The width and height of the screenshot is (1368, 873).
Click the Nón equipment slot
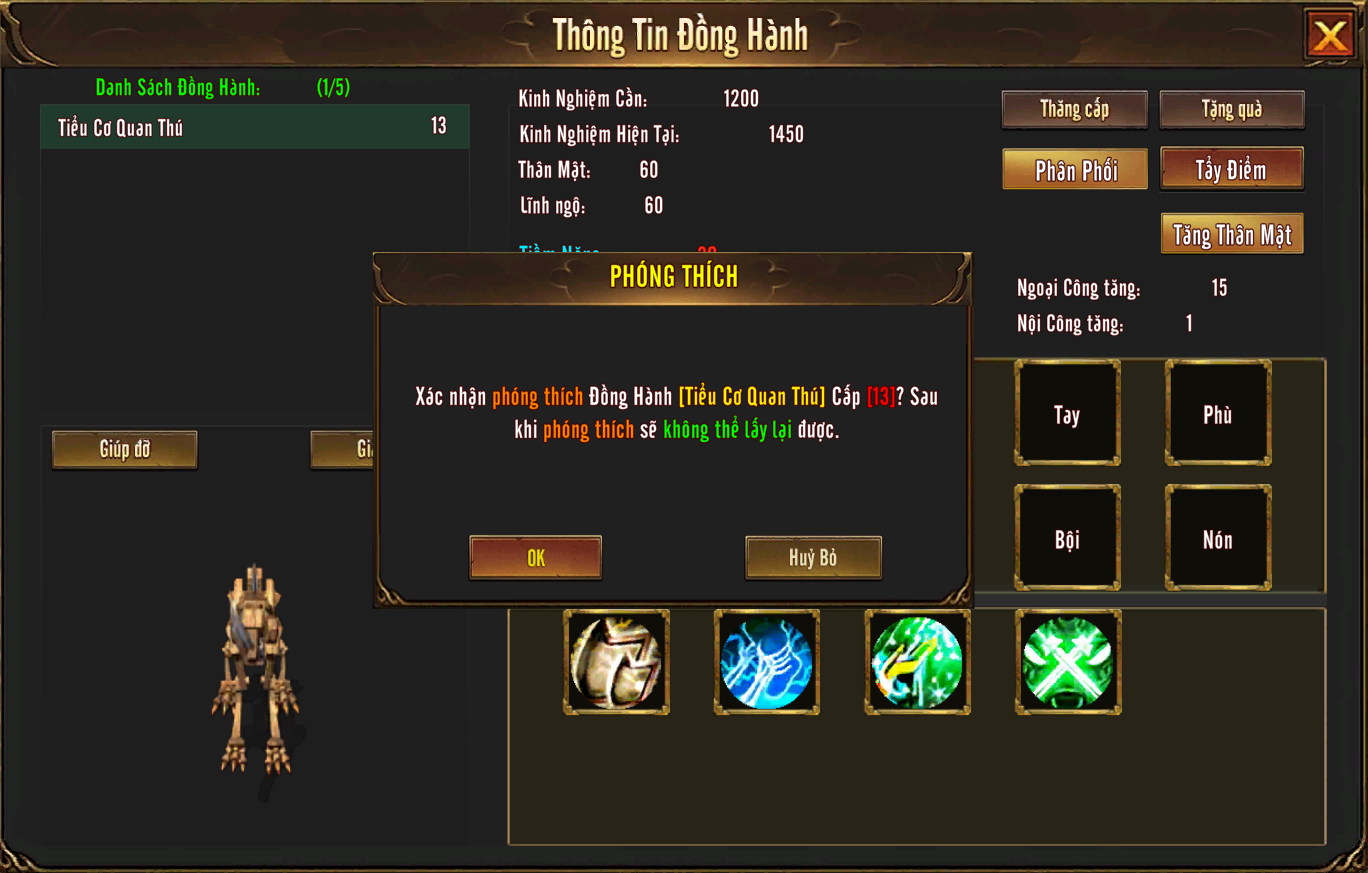click(1218, 538)
